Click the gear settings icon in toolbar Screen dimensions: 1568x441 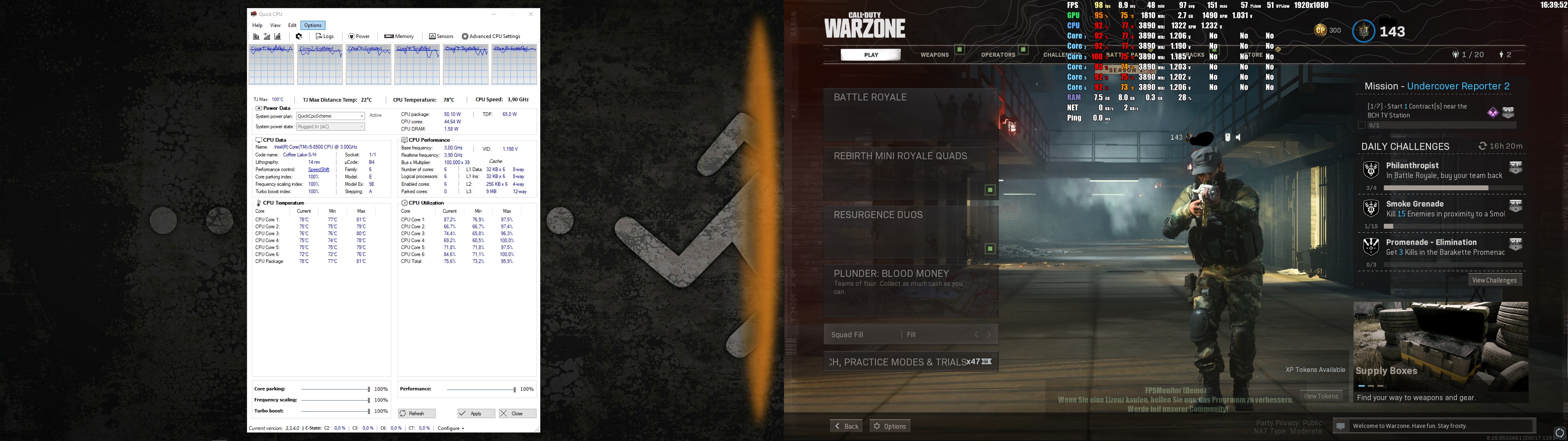pyautogui.click(x=299, y=36)
